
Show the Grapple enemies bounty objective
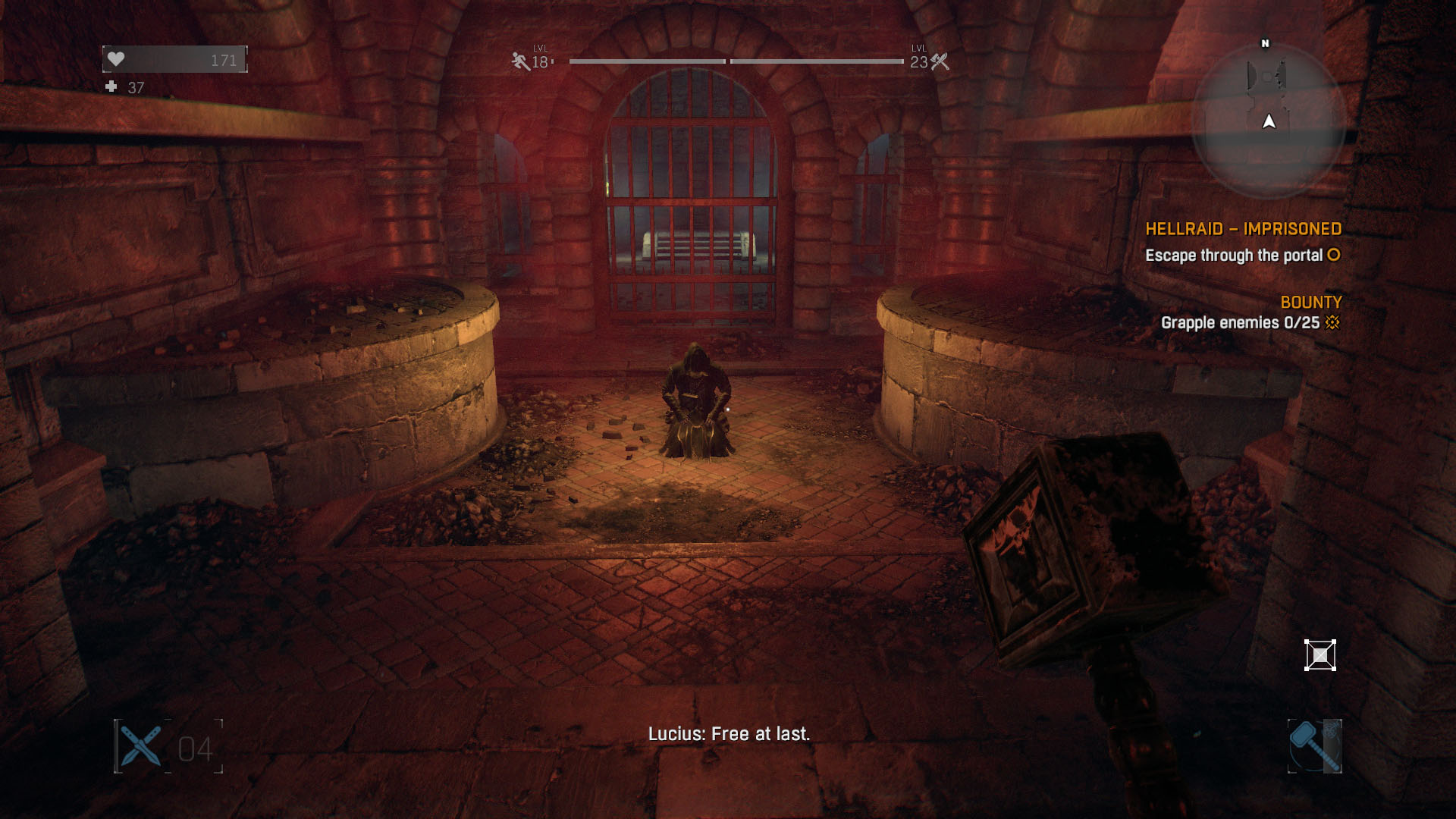tap(1241, 323)
